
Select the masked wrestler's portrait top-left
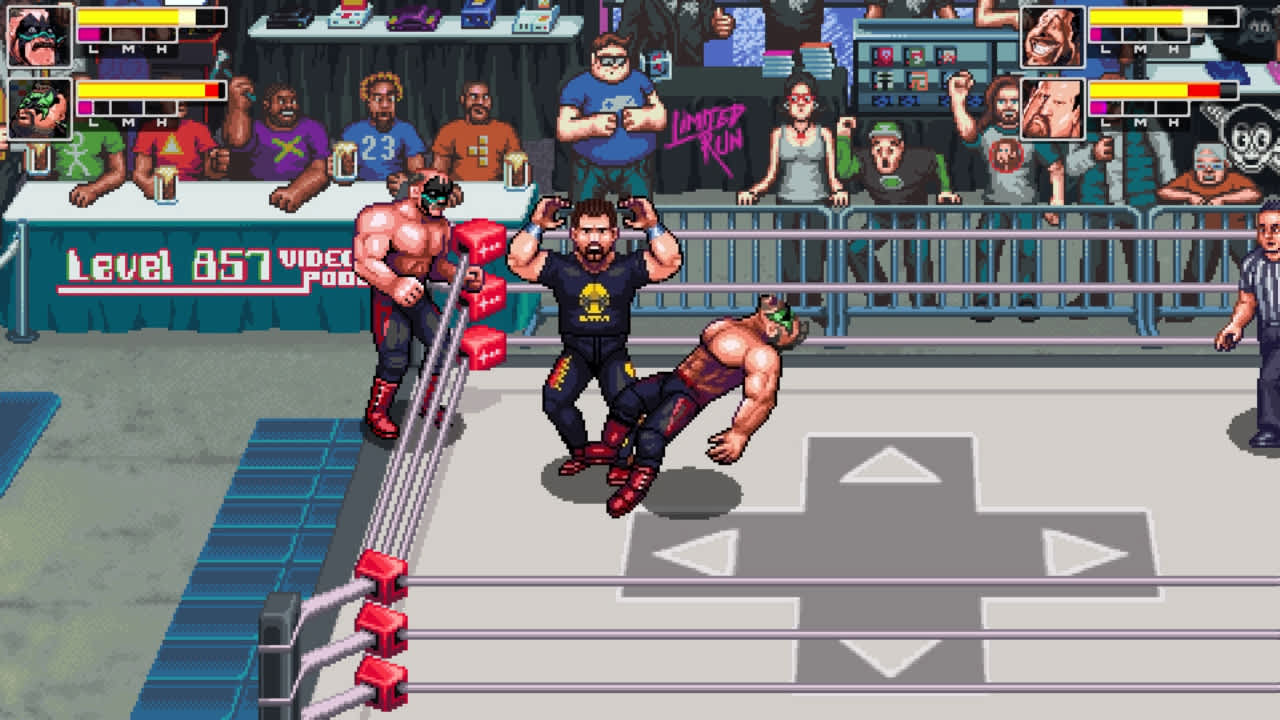click(40, 37)
